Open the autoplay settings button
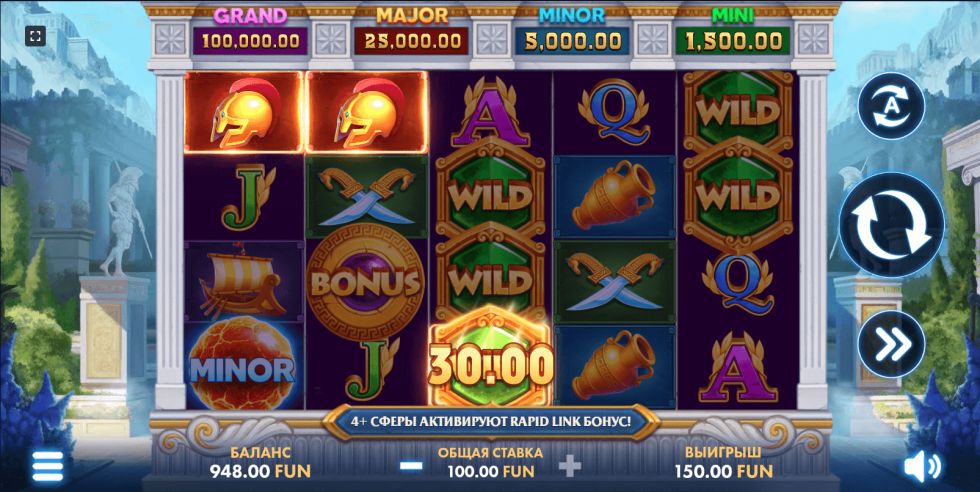The image size is (980, 492). tap(891, 106)
